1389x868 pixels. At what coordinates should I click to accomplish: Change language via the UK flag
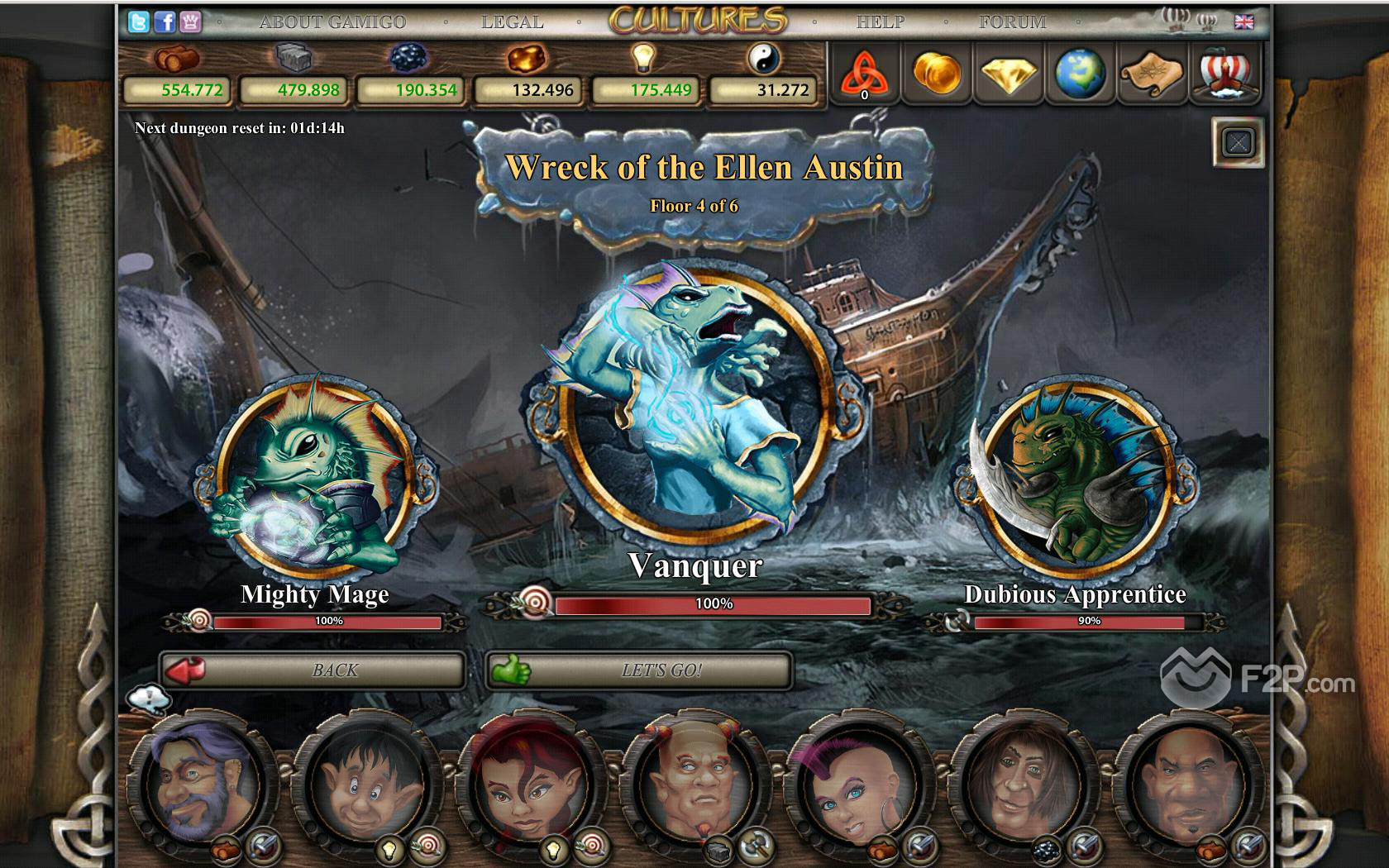pyautogui.click(x=1243, y=22)
